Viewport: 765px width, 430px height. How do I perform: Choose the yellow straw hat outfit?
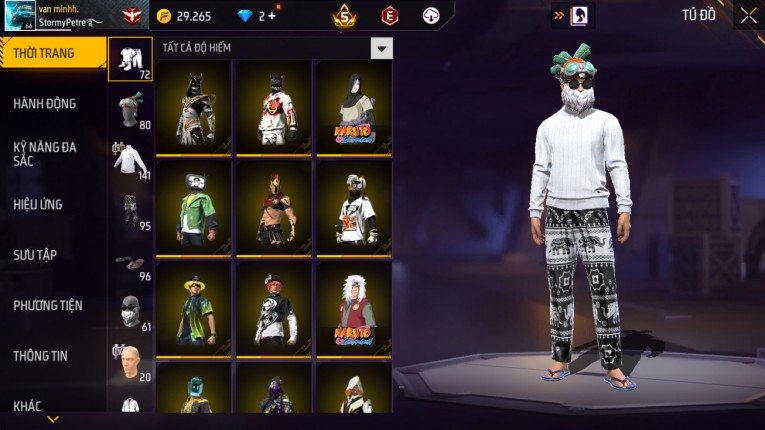194,310
